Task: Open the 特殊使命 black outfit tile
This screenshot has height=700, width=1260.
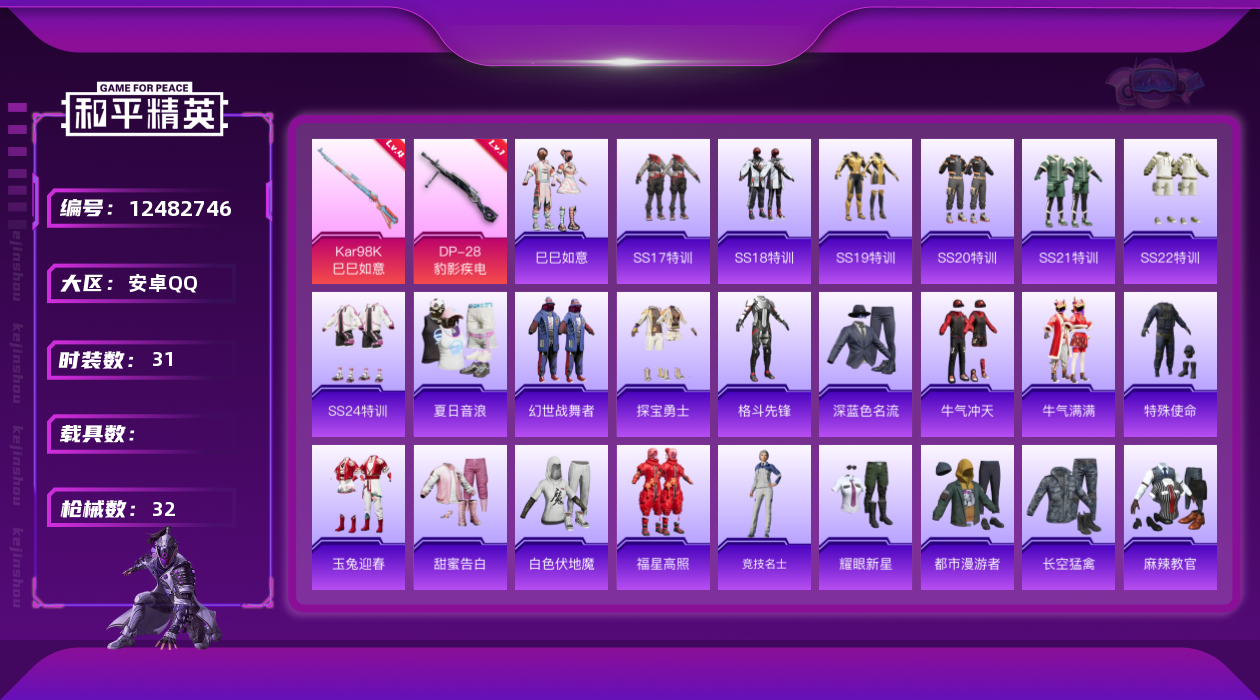Action: tap(1170, 364)
